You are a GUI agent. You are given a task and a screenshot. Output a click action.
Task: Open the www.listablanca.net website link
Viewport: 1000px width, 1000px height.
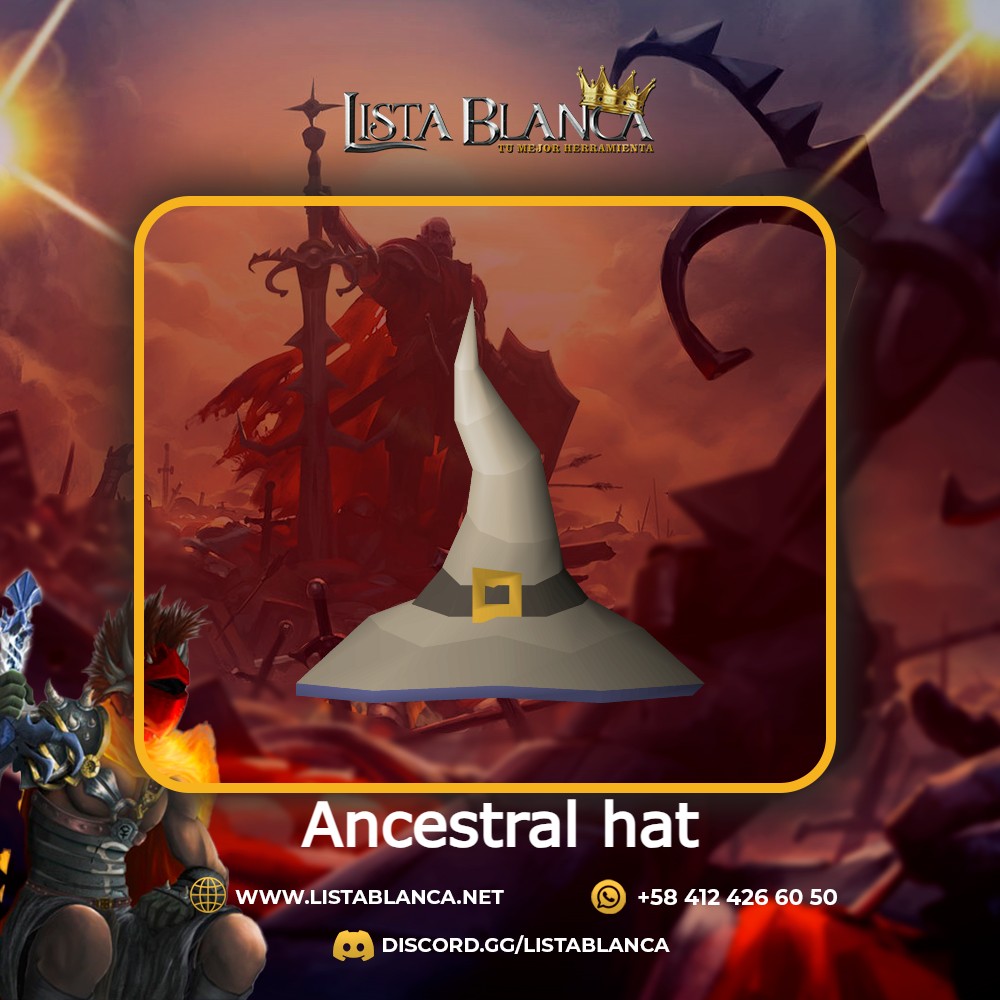click(x=369, y=897)
